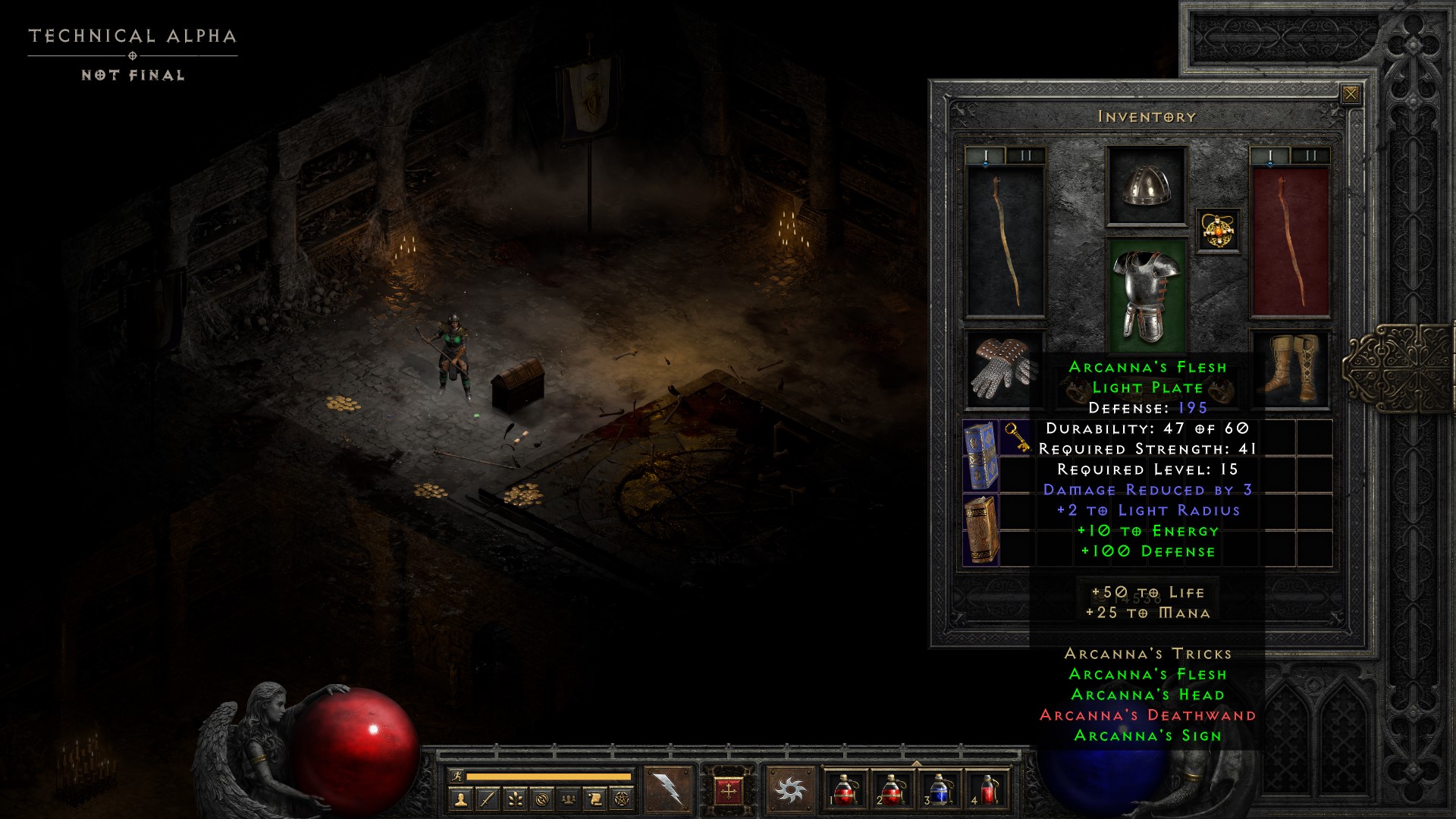Screen dimensions: 1456x819
Task: Select the staff in the left weapon slot
Action: pos(1006,241)
